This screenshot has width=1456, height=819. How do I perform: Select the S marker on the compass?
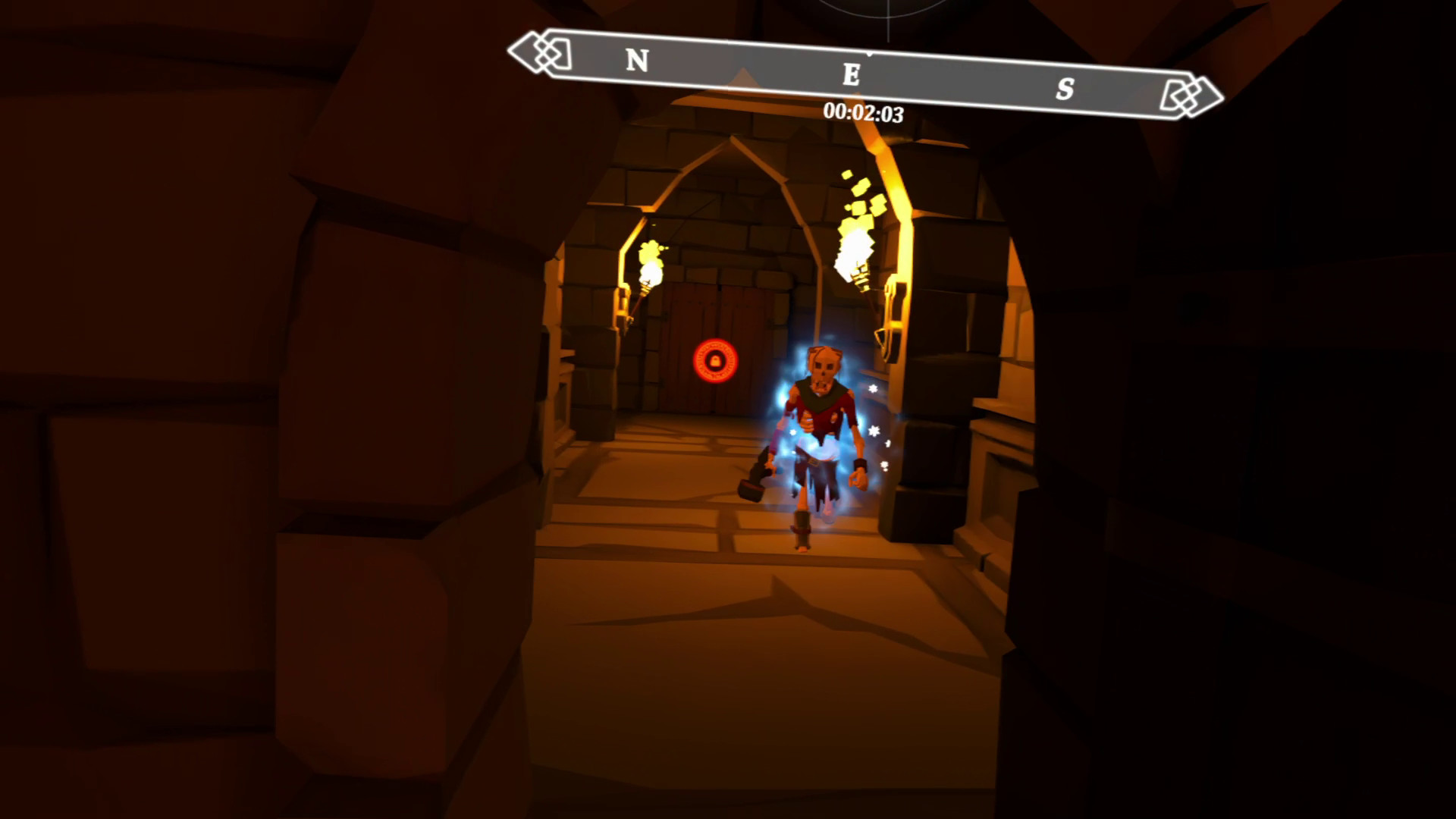tap(1067, 87)
